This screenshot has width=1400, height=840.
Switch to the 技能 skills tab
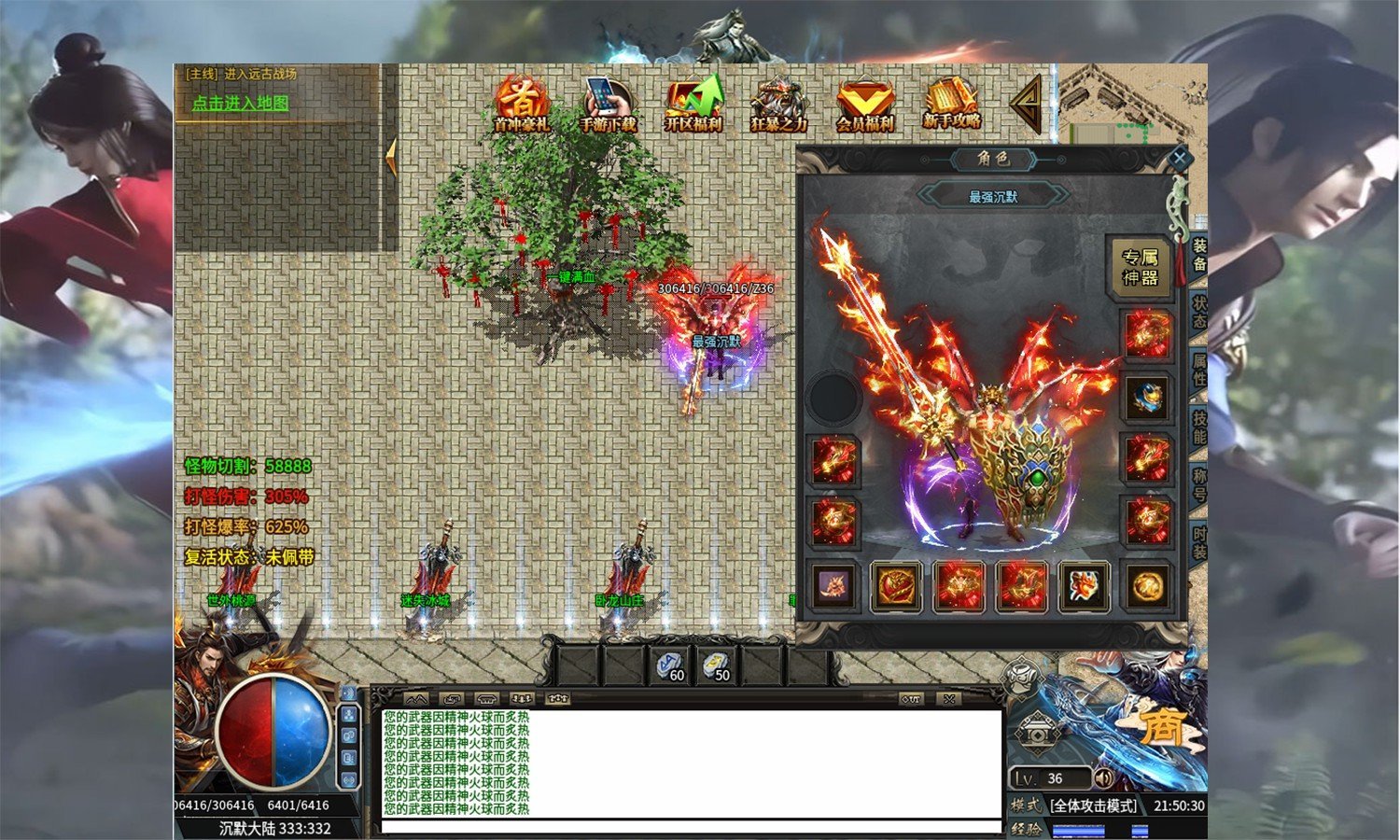click(x=1199, y=427)
